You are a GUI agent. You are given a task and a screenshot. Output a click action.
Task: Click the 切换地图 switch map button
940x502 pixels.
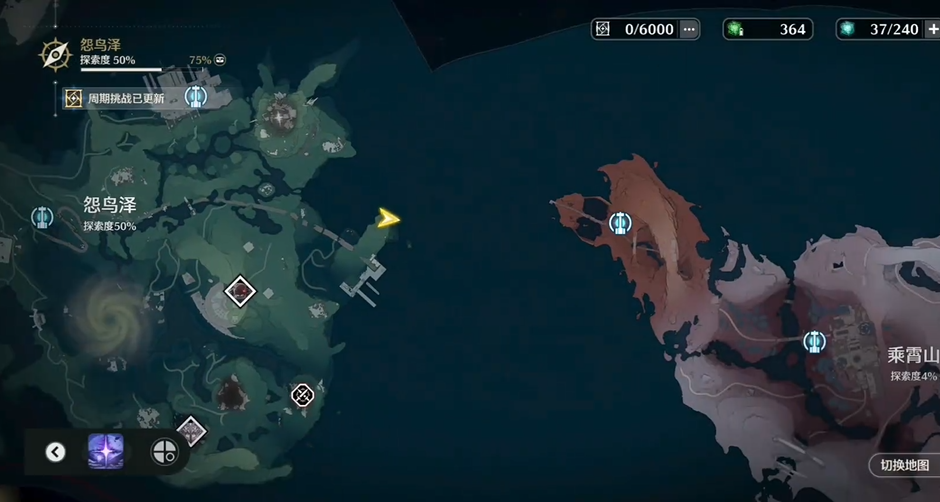pos(902,465)
